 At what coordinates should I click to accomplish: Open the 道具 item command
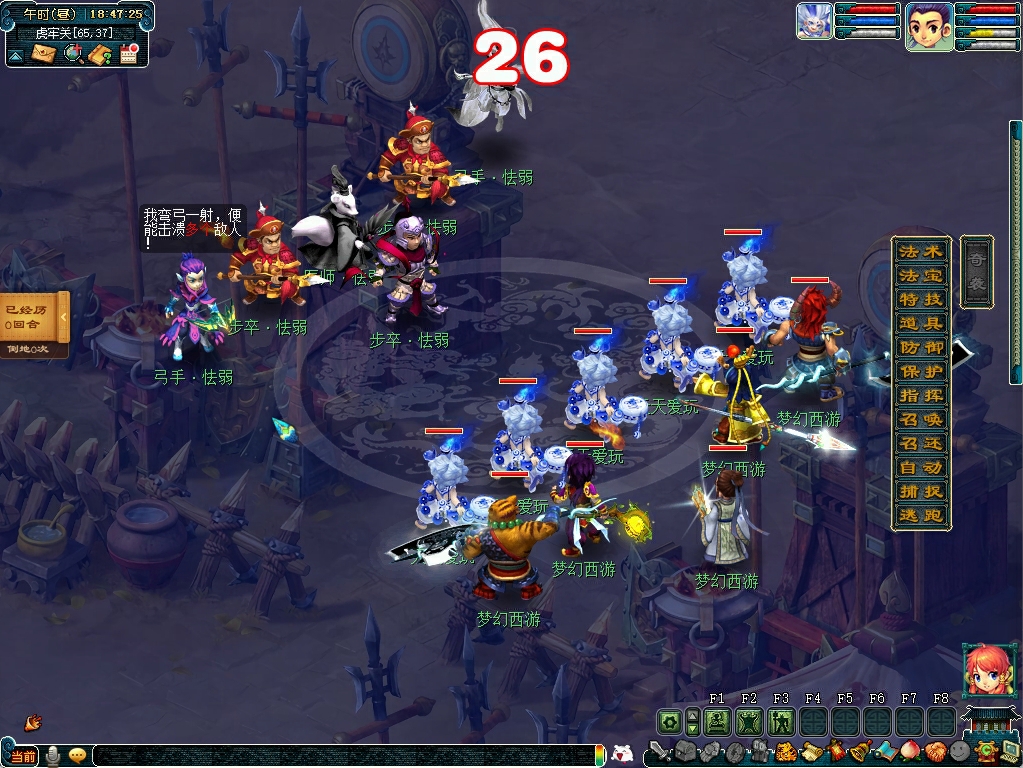tap(921, 323)
